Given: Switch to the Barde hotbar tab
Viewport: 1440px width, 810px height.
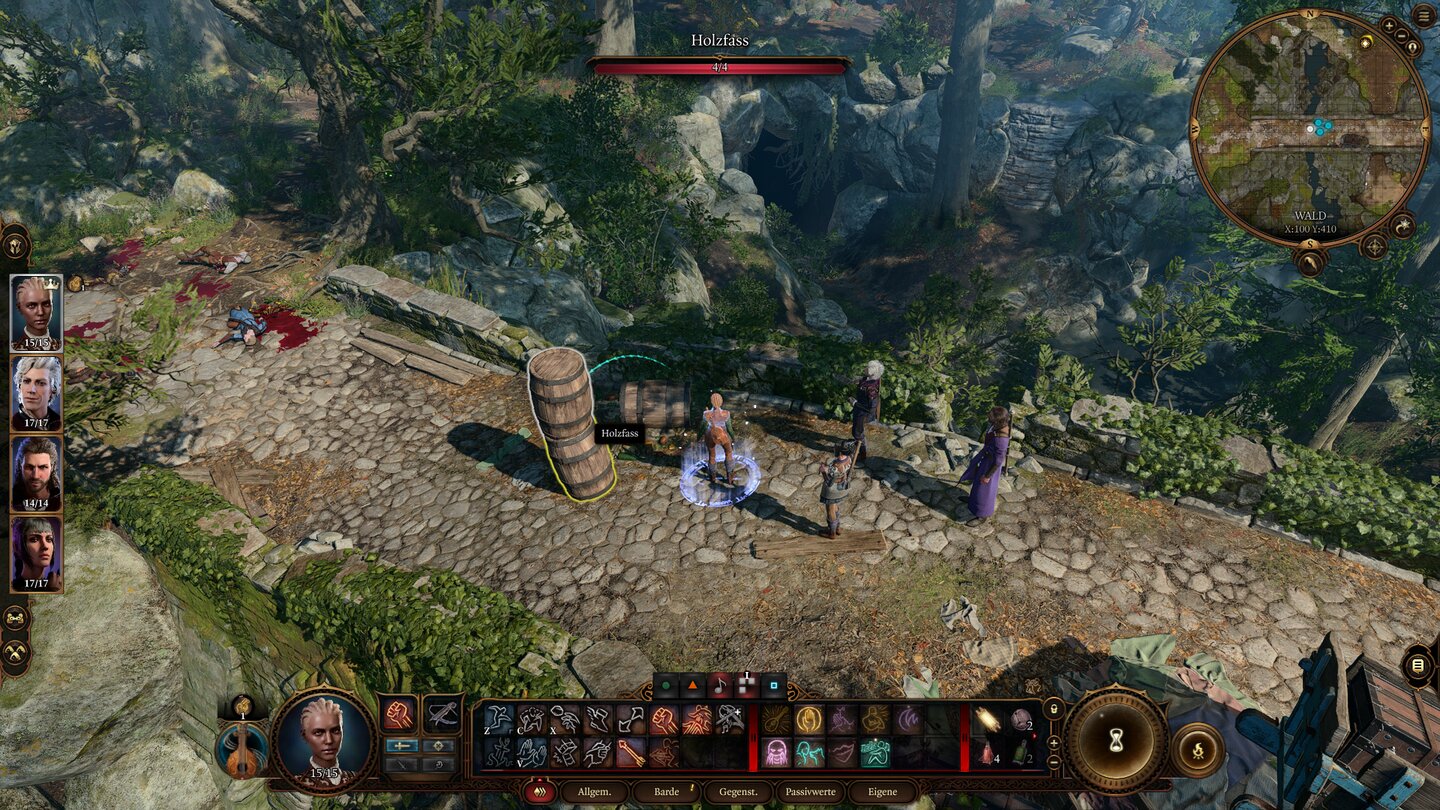Looking at the screenshot, I should pyautogui.click(x=666, y=792).
